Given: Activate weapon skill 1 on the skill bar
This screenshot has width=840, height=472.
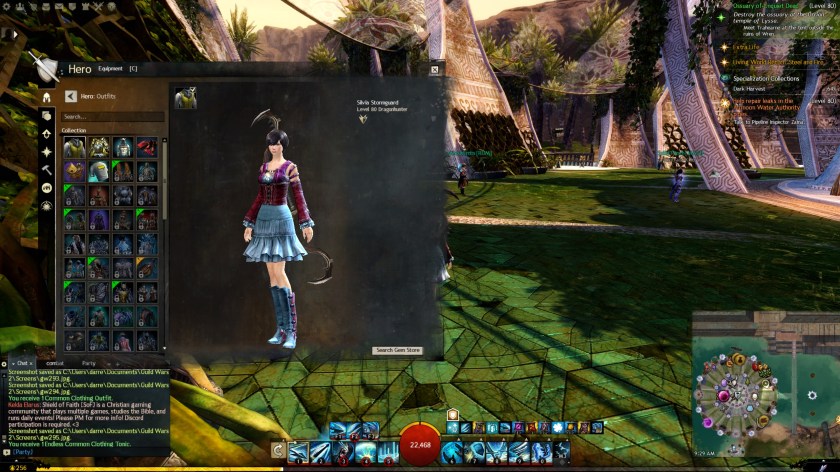Looking at the screenshot, I should (297, 452).
